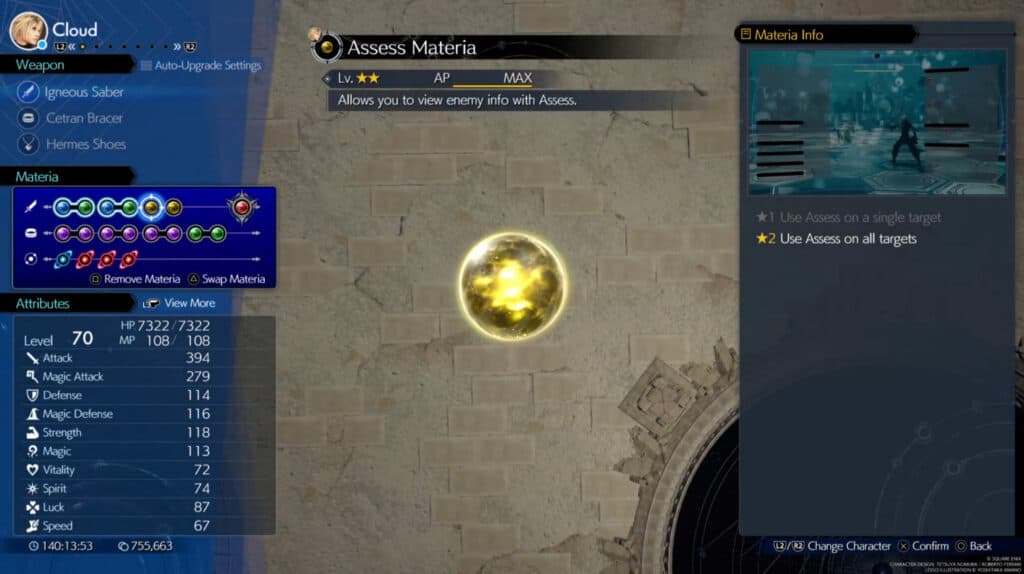The image size is (1024, 574).
Task: Select the highlighted yellow Assess materia slot
Action: tap(151, 207)
